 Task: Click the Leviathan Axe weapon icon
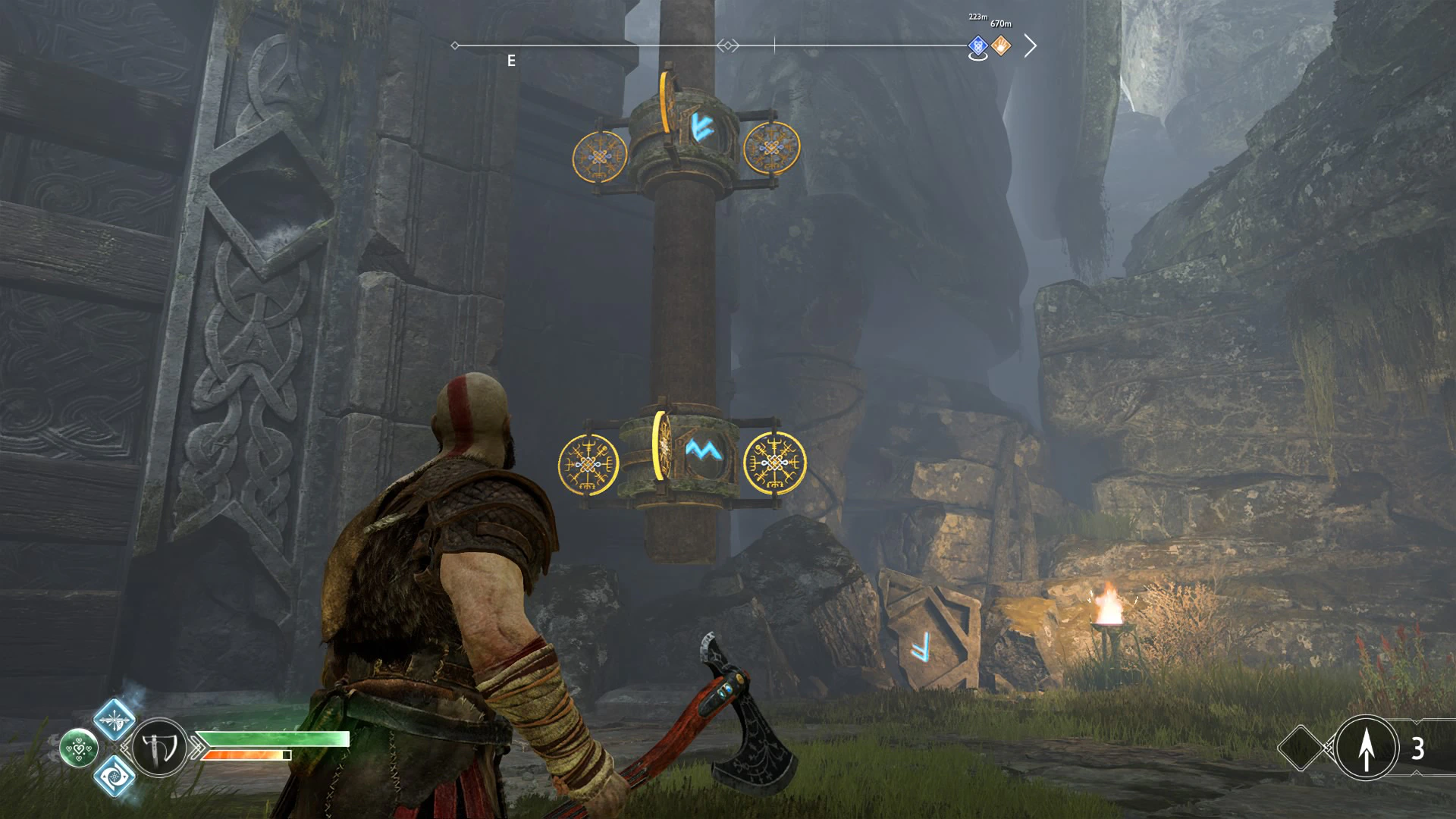click(x=160, y=748)
